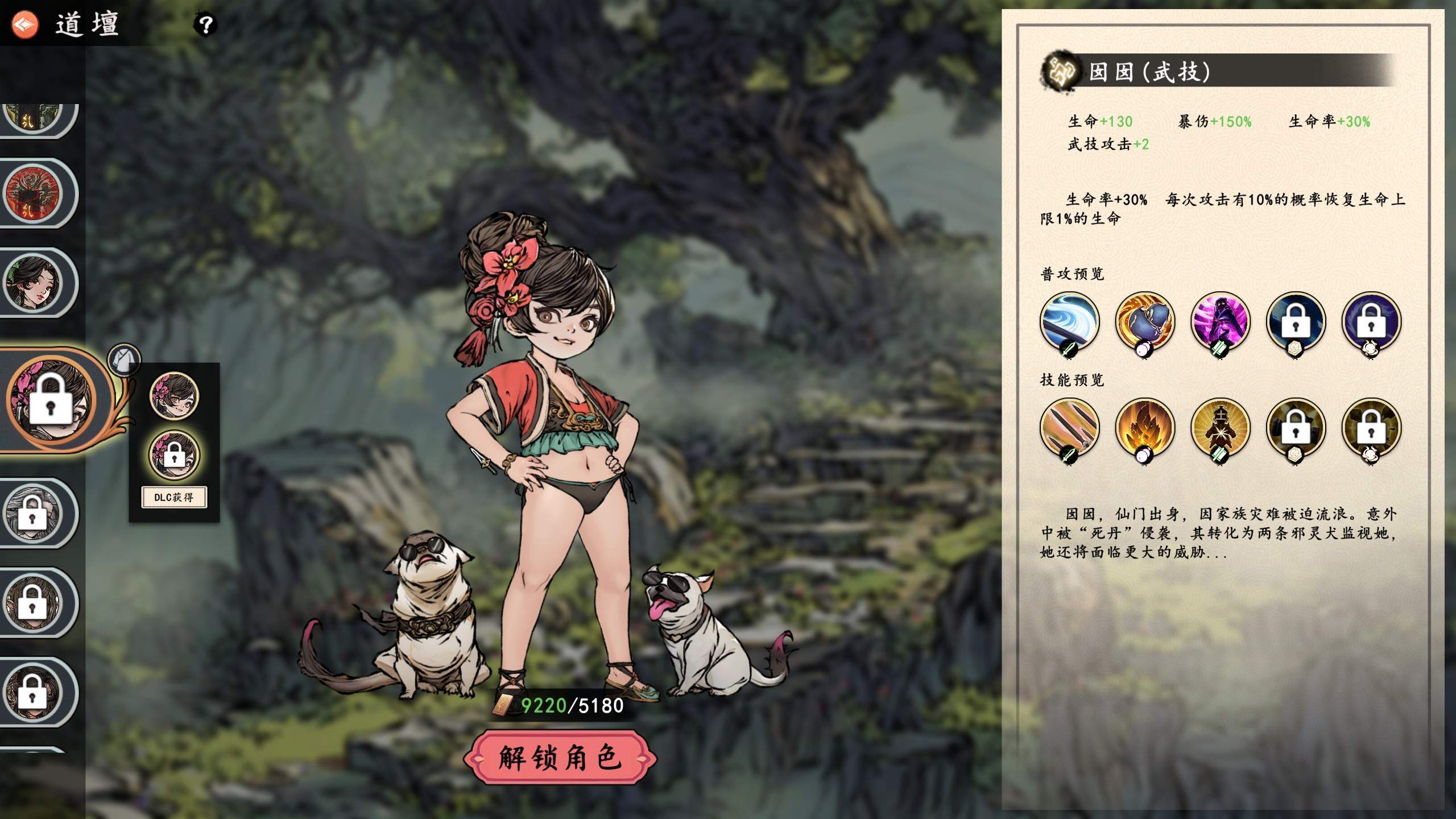Click the DLC获得 button
The height and width of the screenshot is (819, 1456).
click(173, 497)
